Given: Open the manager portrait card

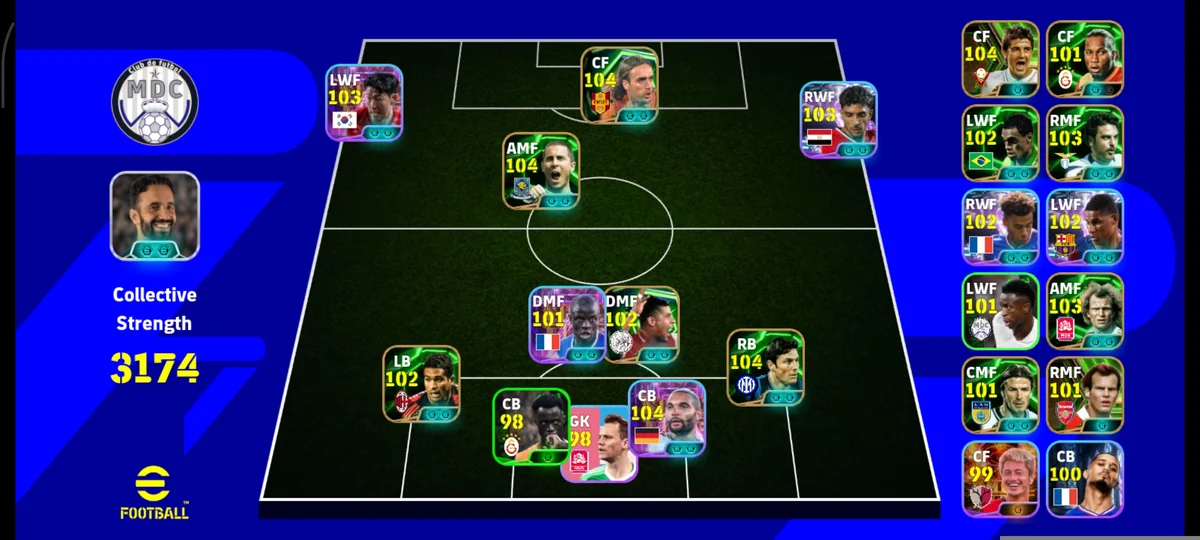Looking at the screenshot, I should (x=154, y=215).
